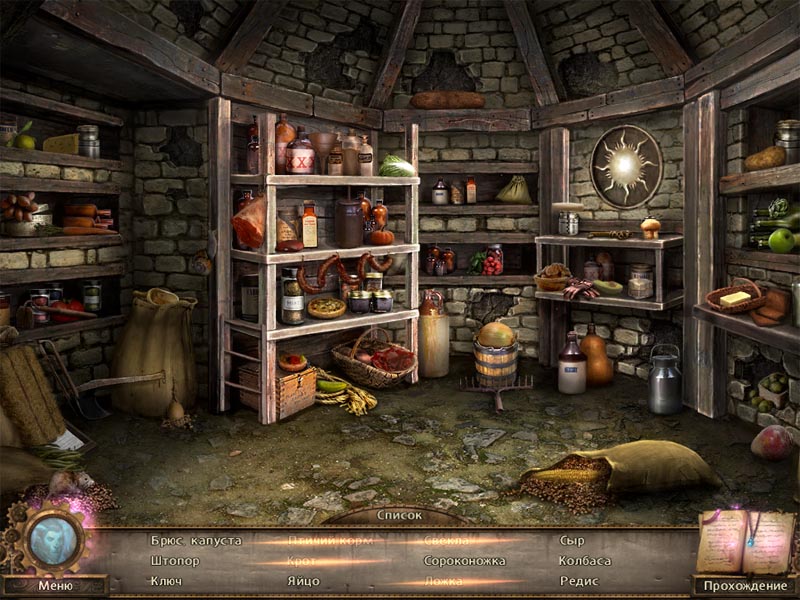Select Колбаса list entry
The image size is (800, 600).
(586, 561)
